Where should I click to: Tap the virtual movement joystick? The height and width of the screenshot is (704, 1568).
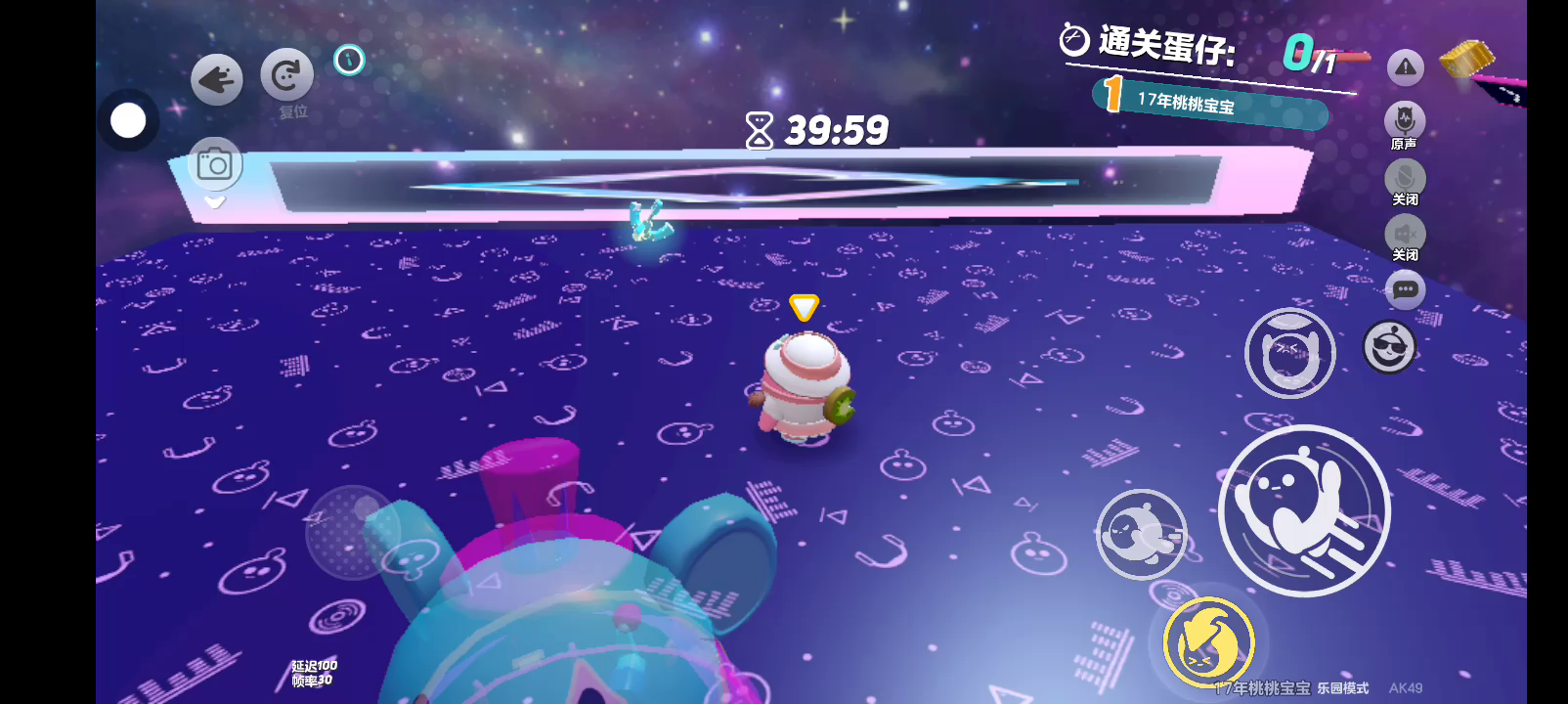354,533
